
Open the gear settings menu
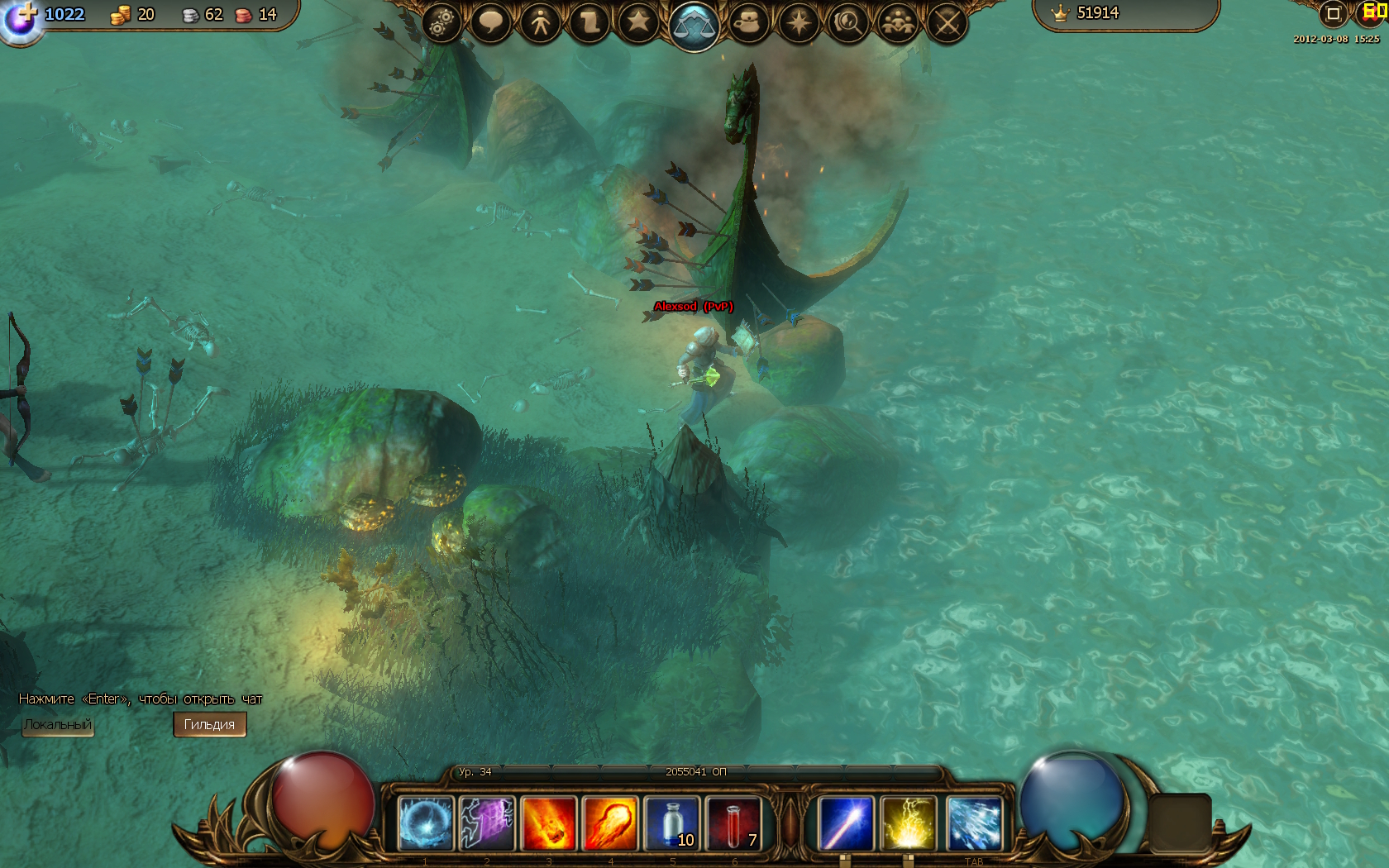(442, 22)
